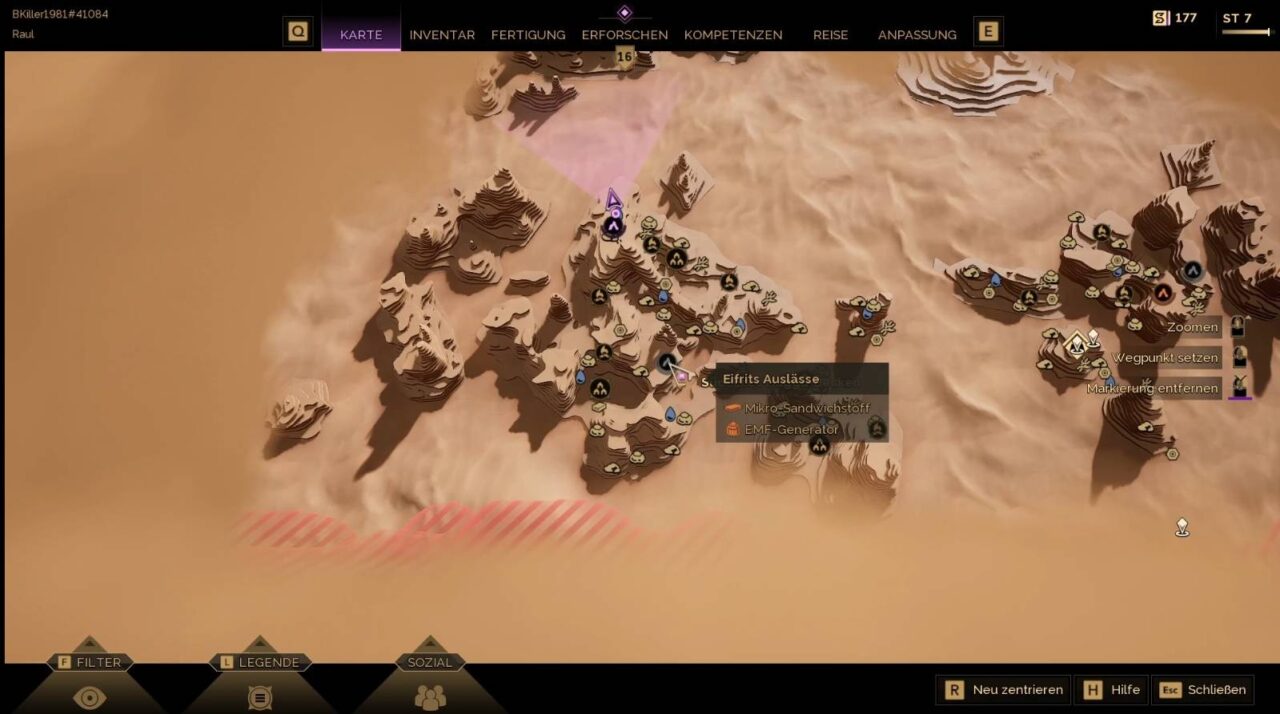
Task: Go to the Kompetenzen tab
Action: click(x=733, y=34)
